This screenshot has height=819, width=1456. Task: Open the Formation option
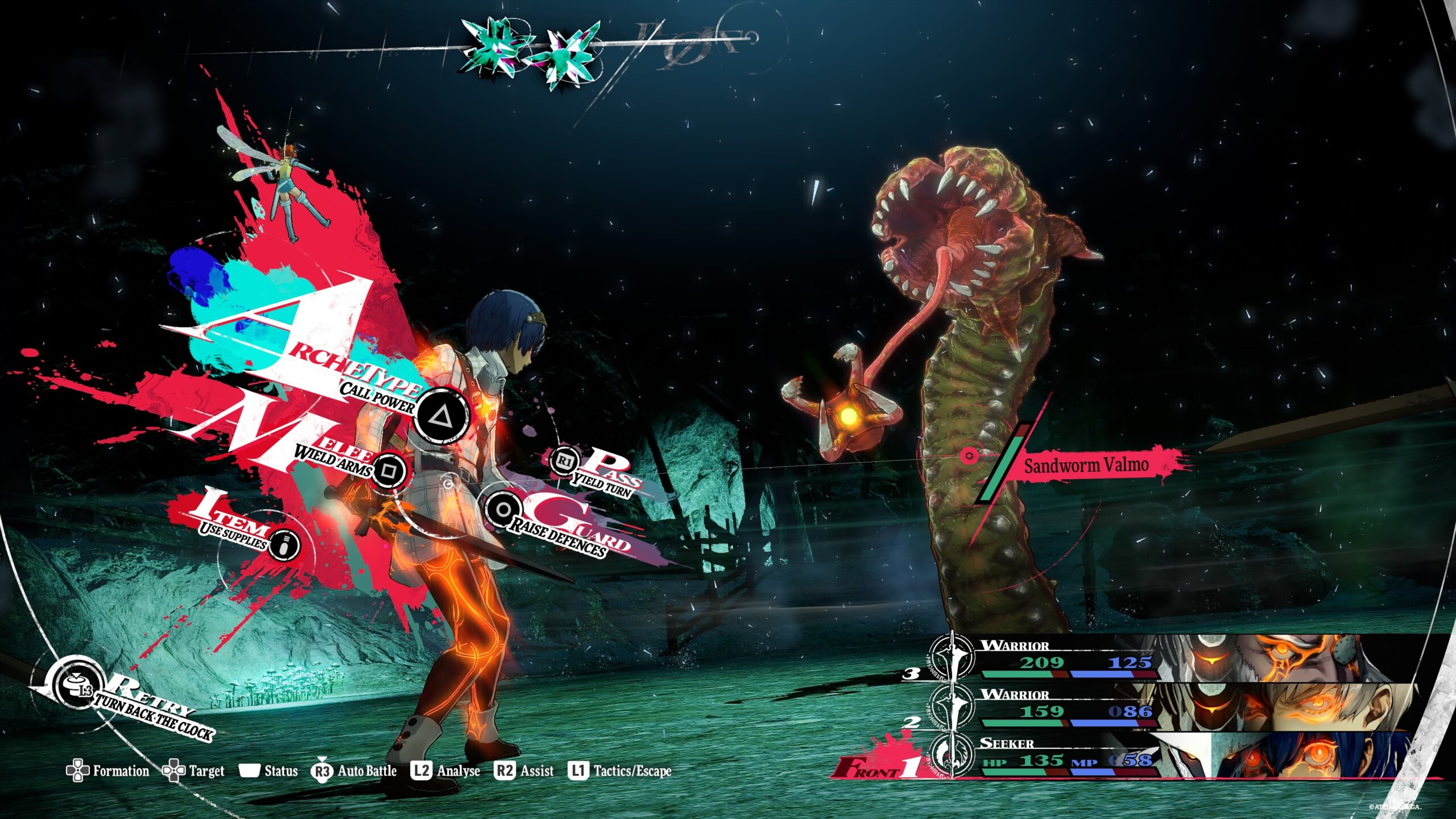tap(108, 771)
